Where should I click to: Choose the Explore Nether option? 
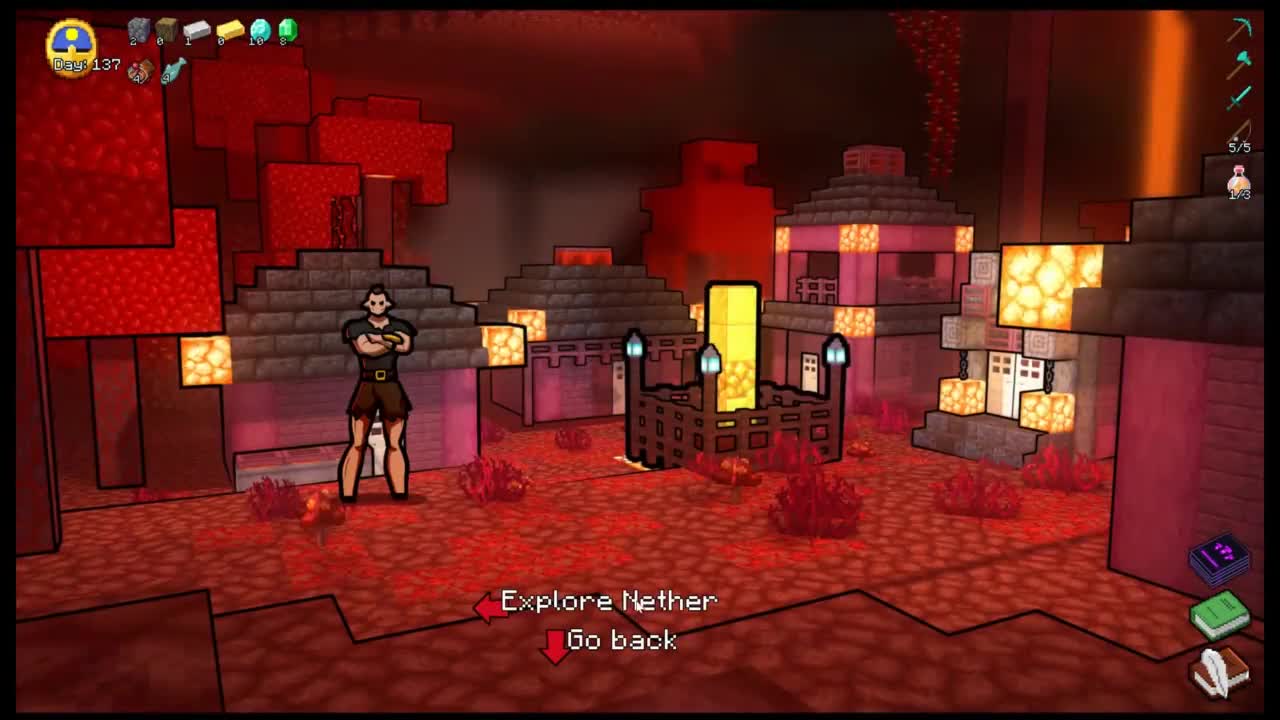(x=608, y=601)
